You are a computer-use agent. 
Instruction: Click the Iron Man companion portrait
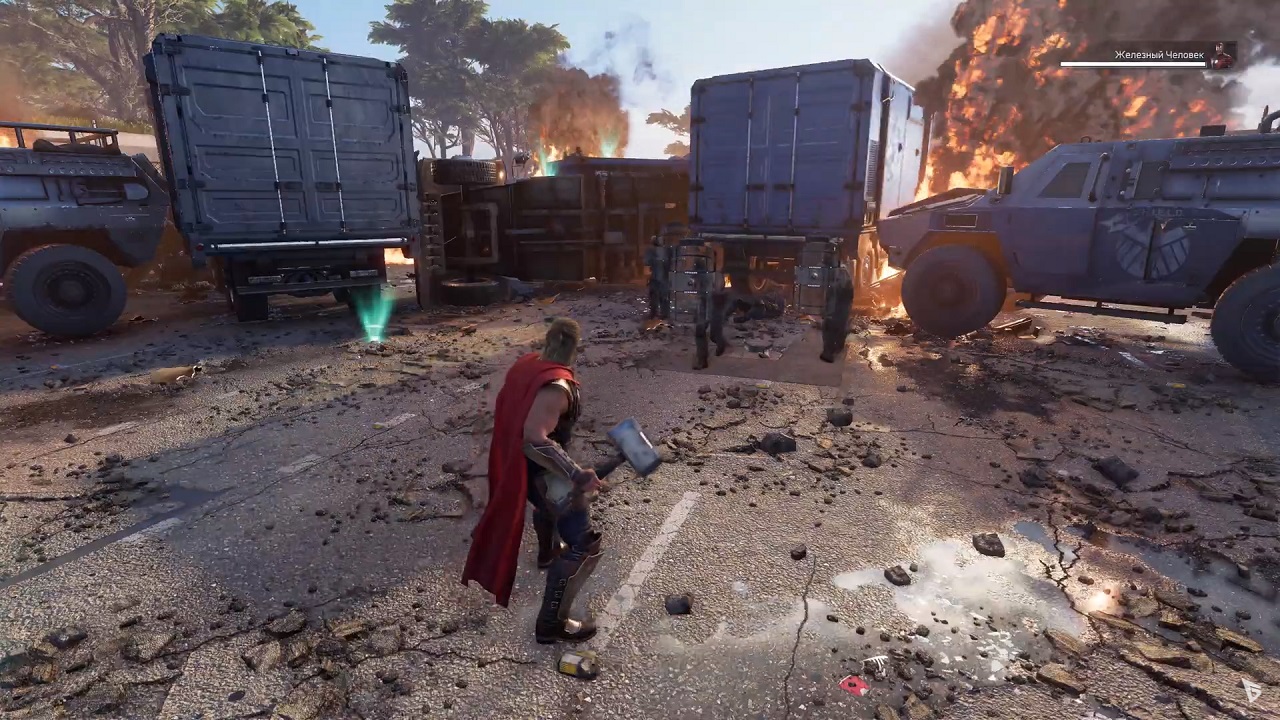(1221, 56)
